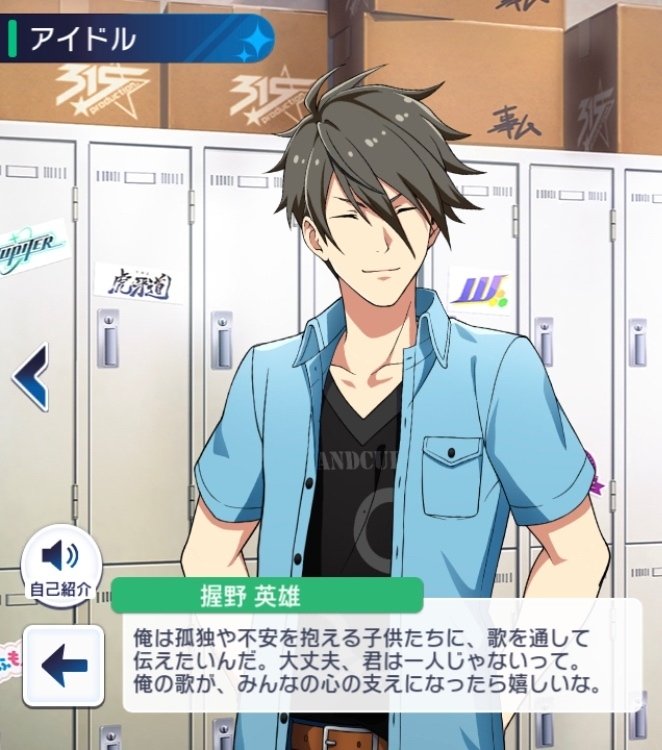Show the previous idol with left chevron
The width and height of the screenshot is (662, 750).
[30, 375]
